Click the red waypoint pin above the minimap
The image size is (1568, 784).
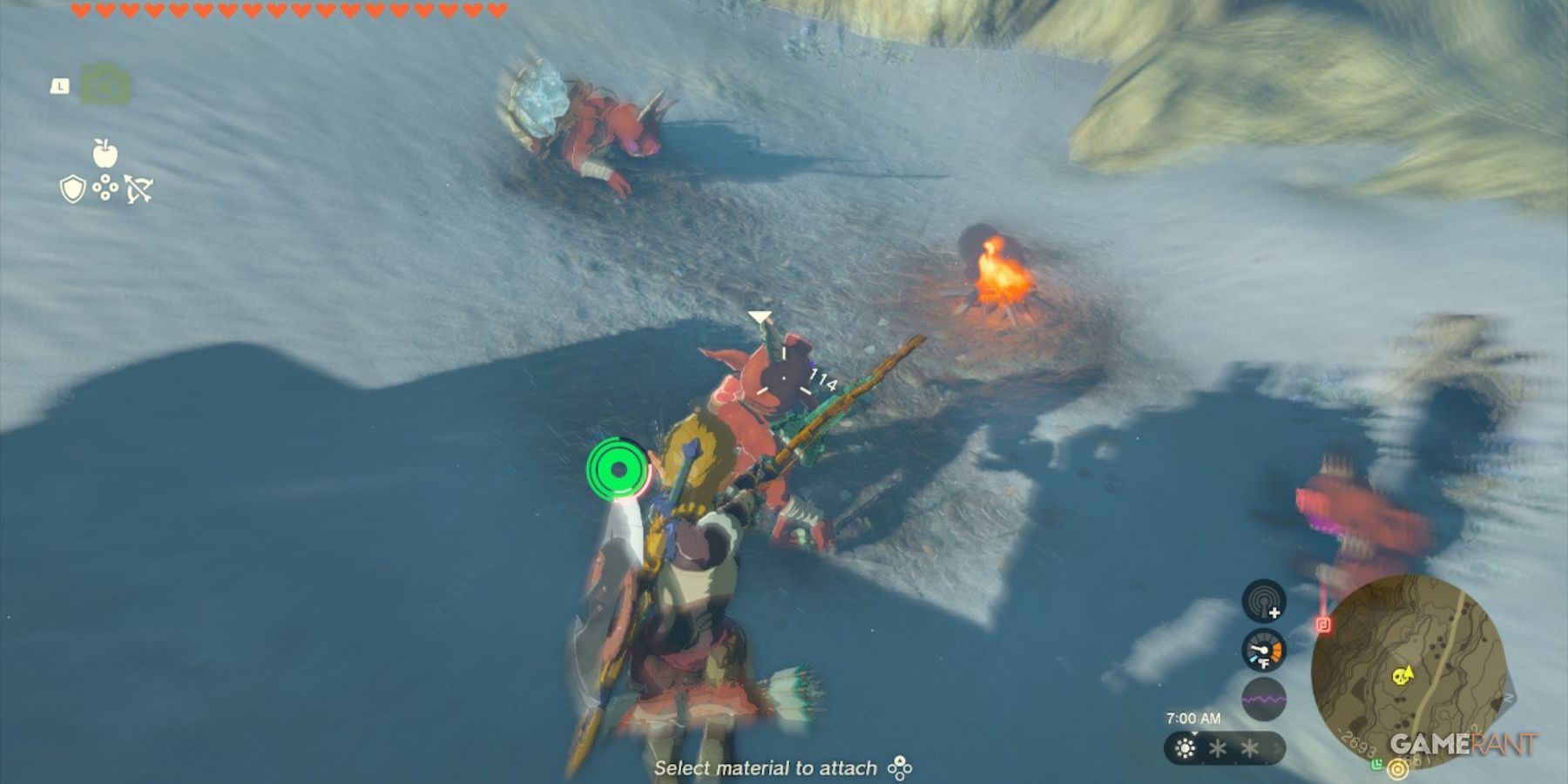click(x=1324, y=623)
